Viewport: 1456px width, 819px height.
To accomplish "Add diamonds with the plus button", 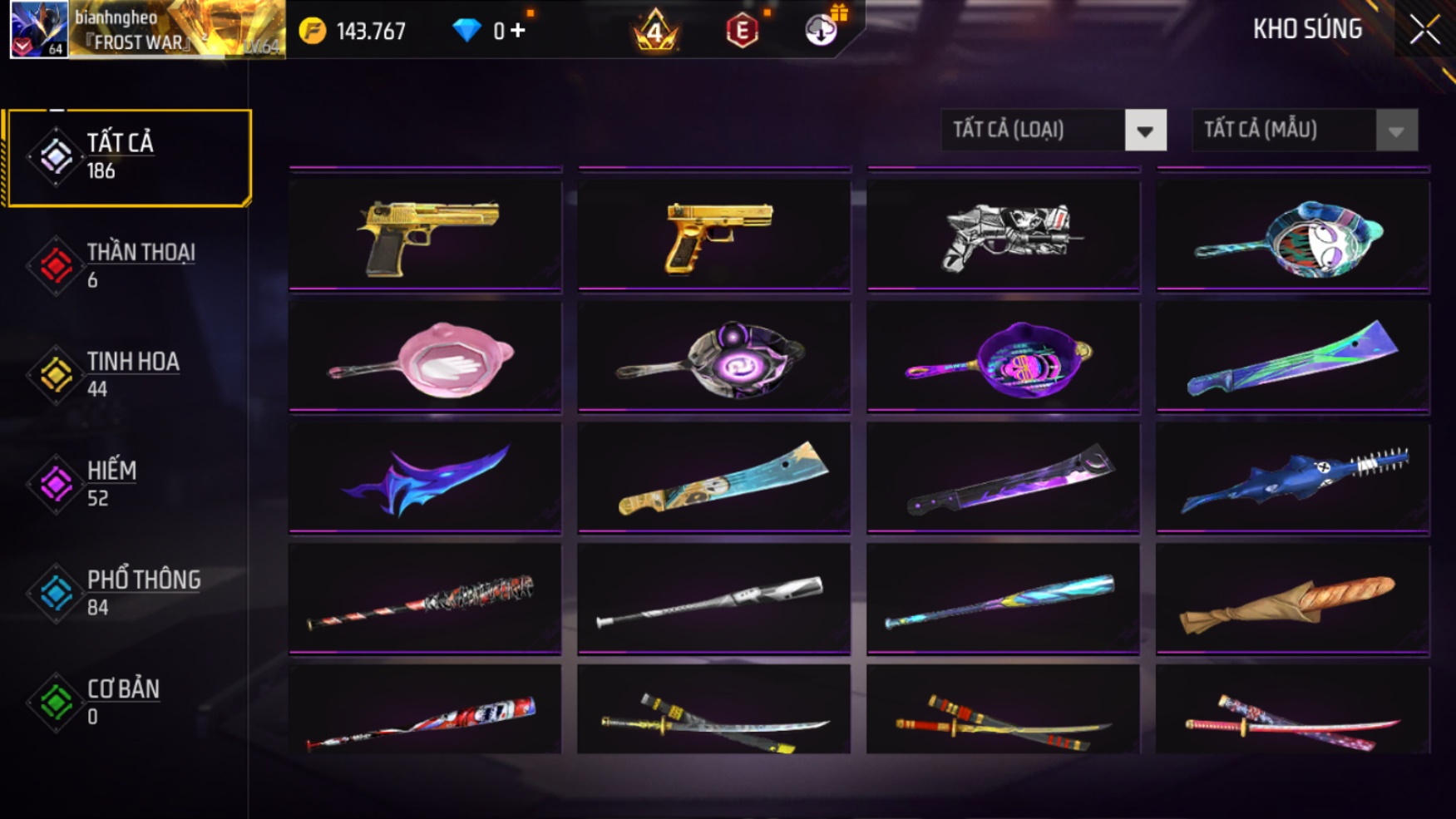I will click(518, 32).
